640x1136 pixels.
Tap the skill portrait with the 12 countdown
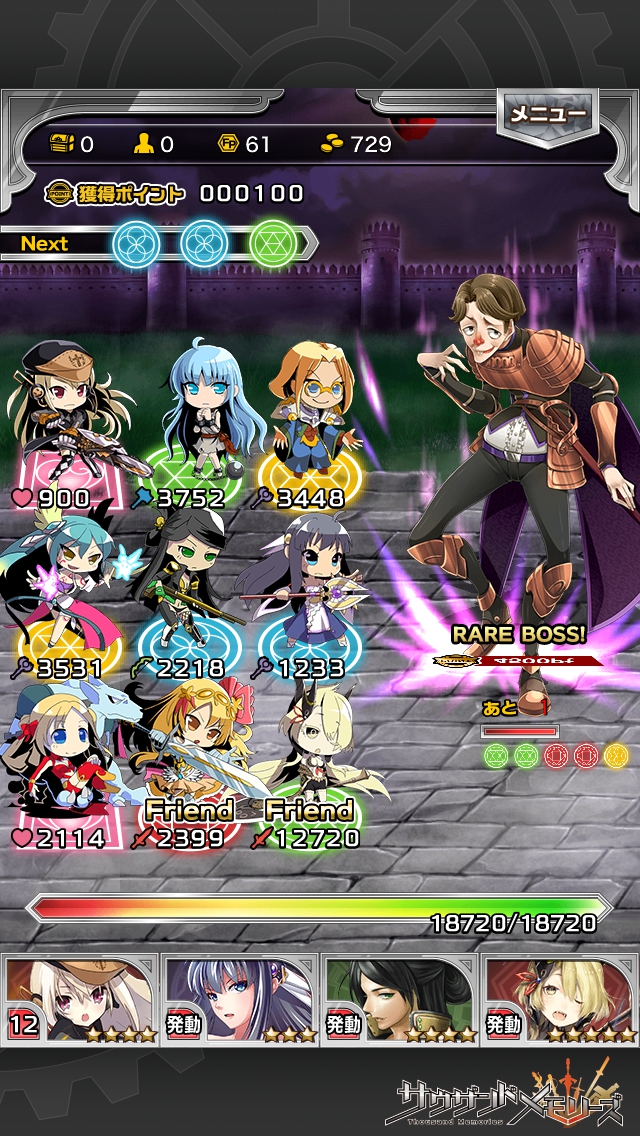[80, 998]
